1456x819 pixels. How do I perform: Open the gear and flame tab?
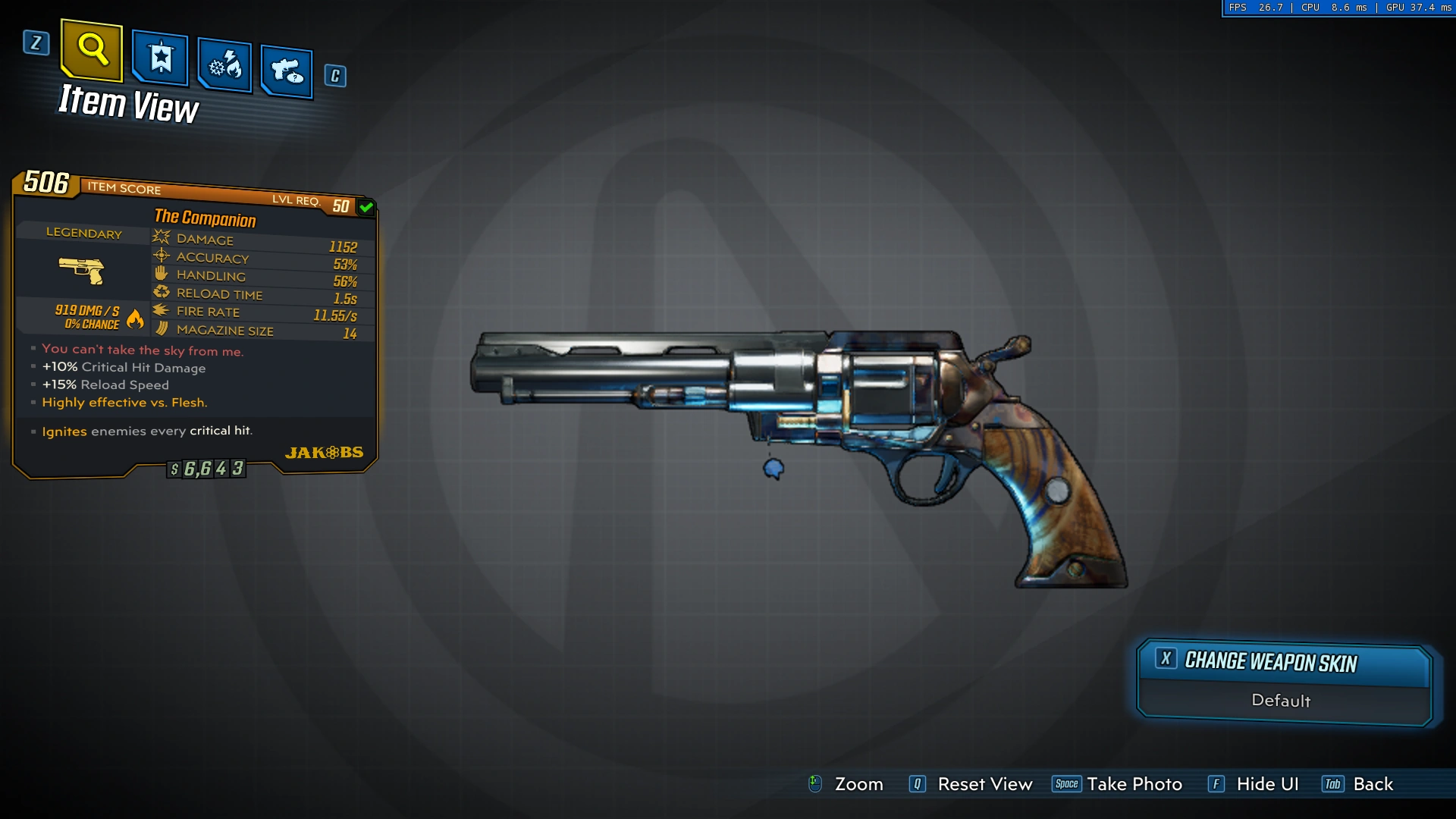tap(224, 66)
